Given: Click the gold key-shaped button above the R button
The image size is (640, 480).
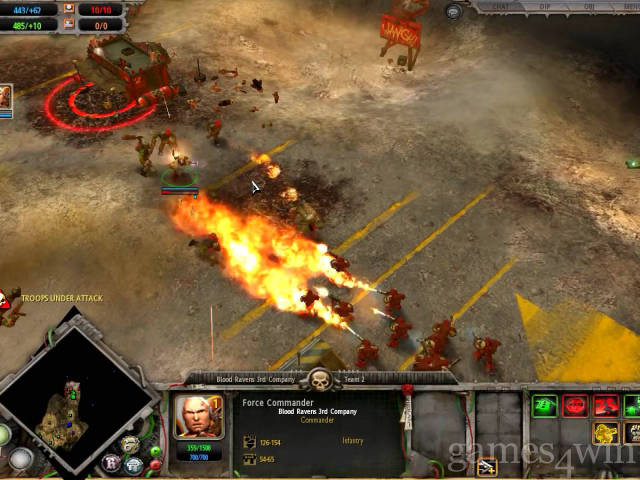Looking at the screenshot, I should [x=130, y=444].
